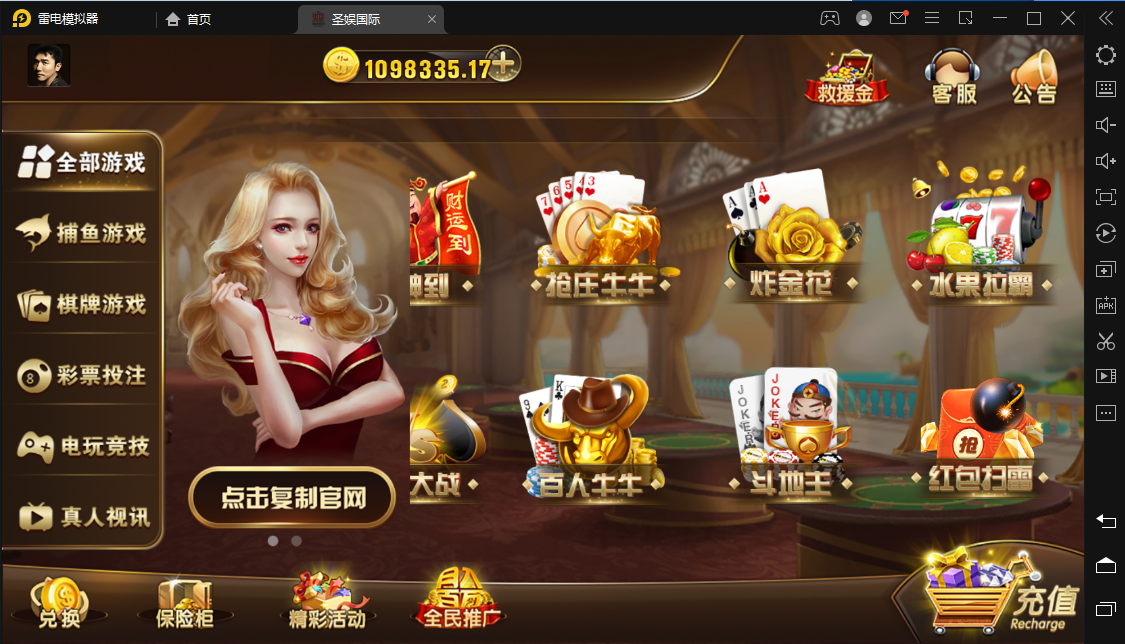Add gold with the plus button
Viewport: 1125px width, 644px height.
click(505, 65)
